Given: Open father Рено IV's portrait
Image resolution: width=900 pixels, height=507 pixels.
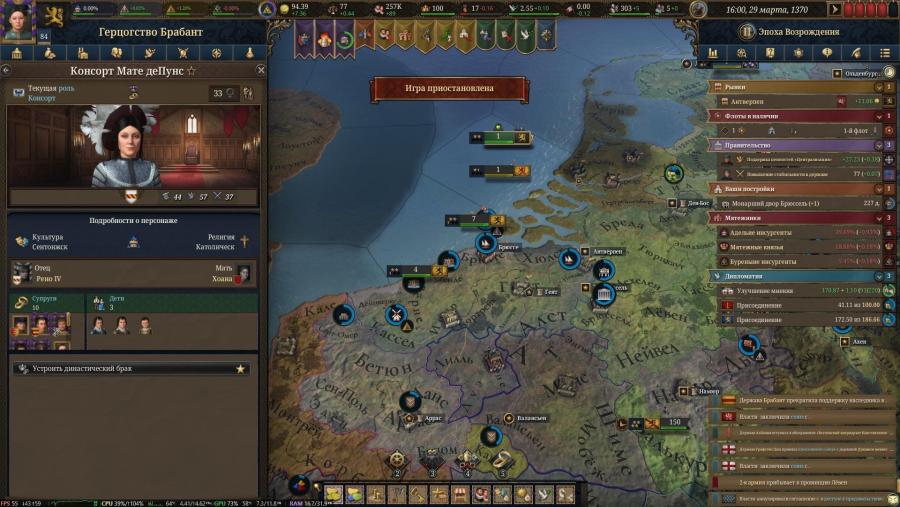Looking at the screenshot, I should pyautogui.click(x=22, y=272).
